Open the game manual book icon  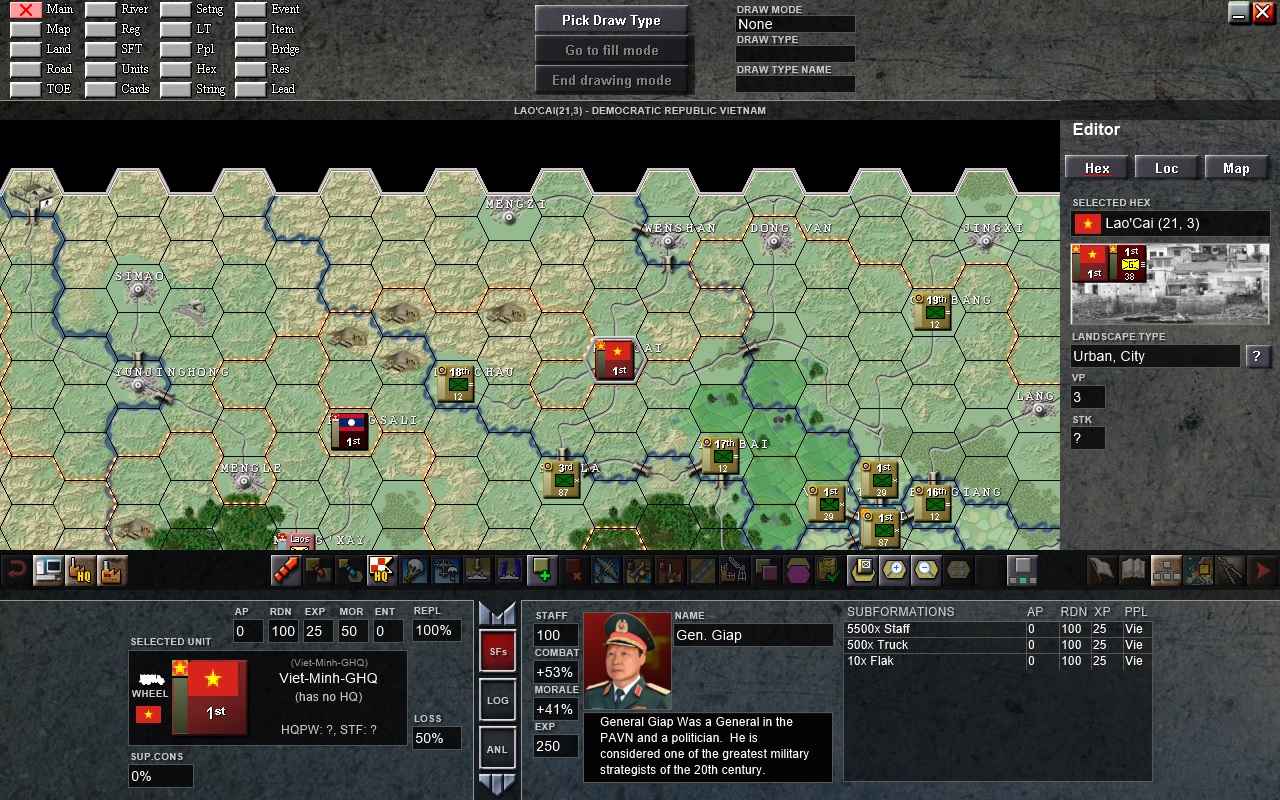(x=1133, y=570)
